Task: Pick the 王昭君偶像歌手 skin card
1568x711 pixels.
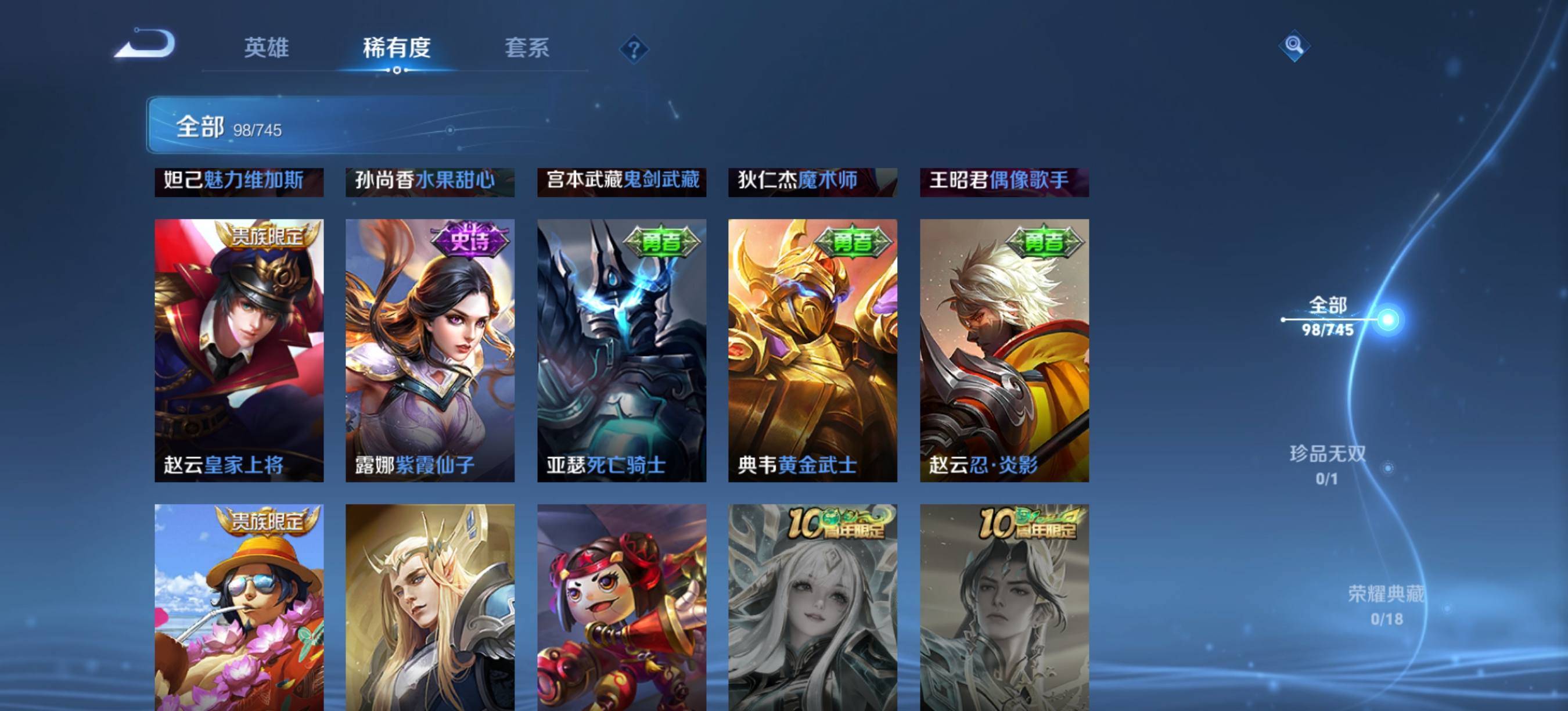Action: point(1004,181)
